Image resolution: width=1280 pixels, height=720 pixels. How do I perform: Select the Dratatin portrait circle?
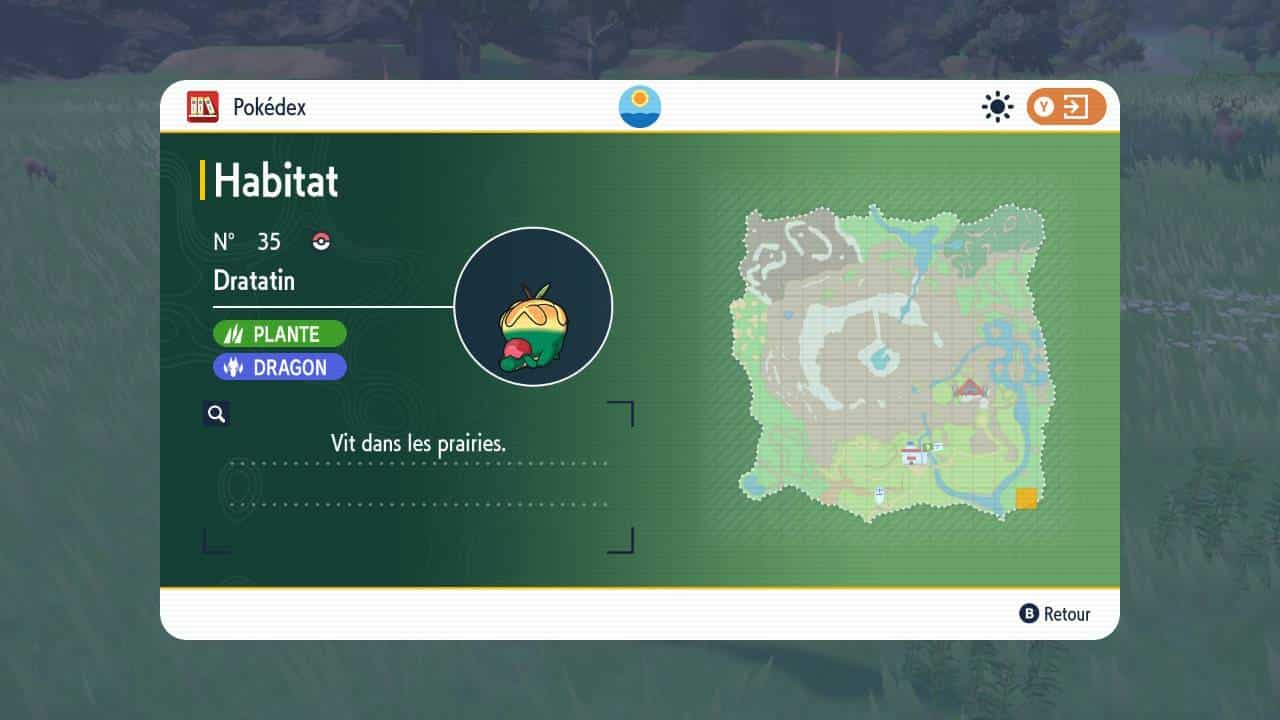[x=533, y=306]
